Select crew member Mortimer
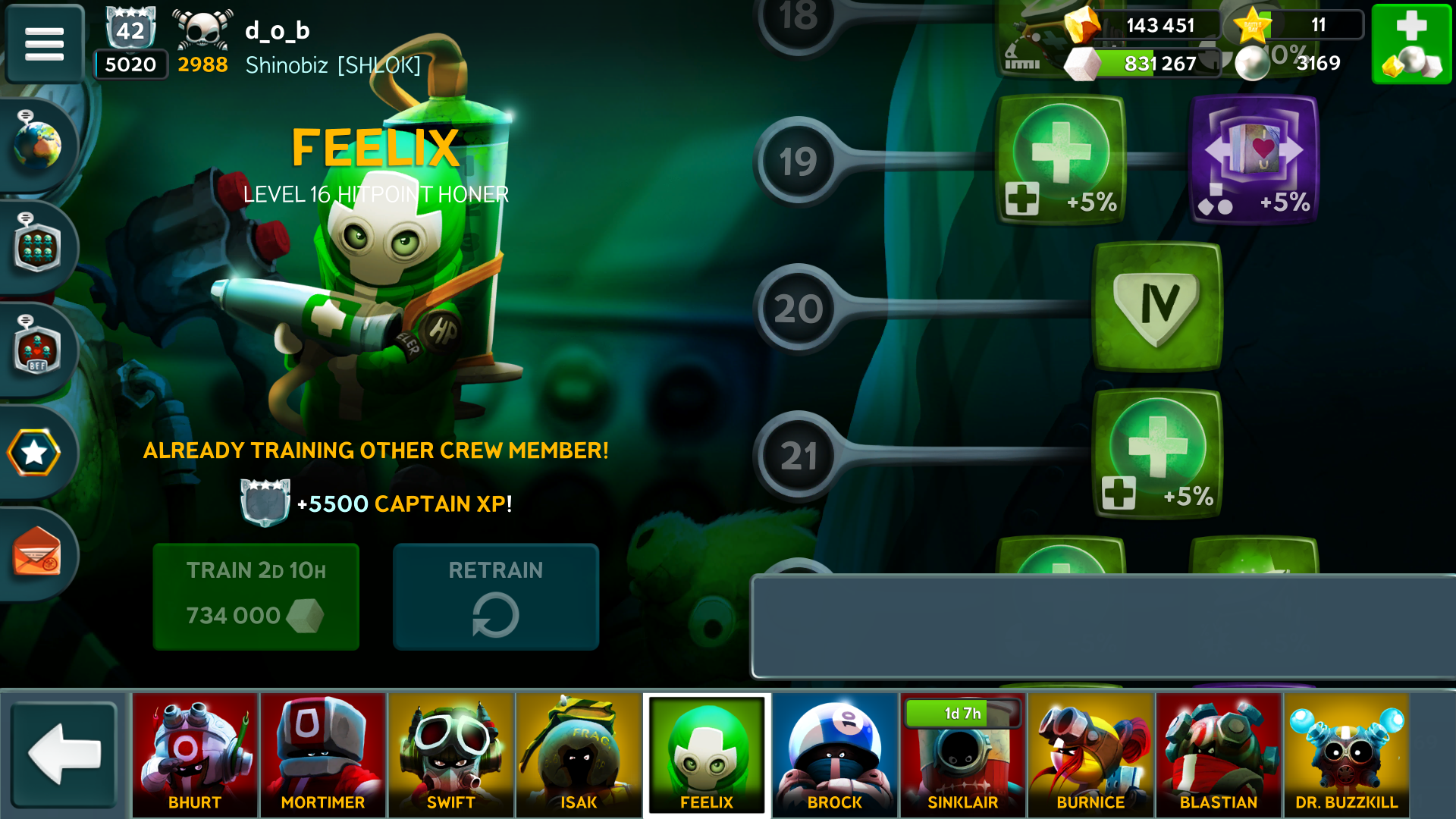 [323, 754]
